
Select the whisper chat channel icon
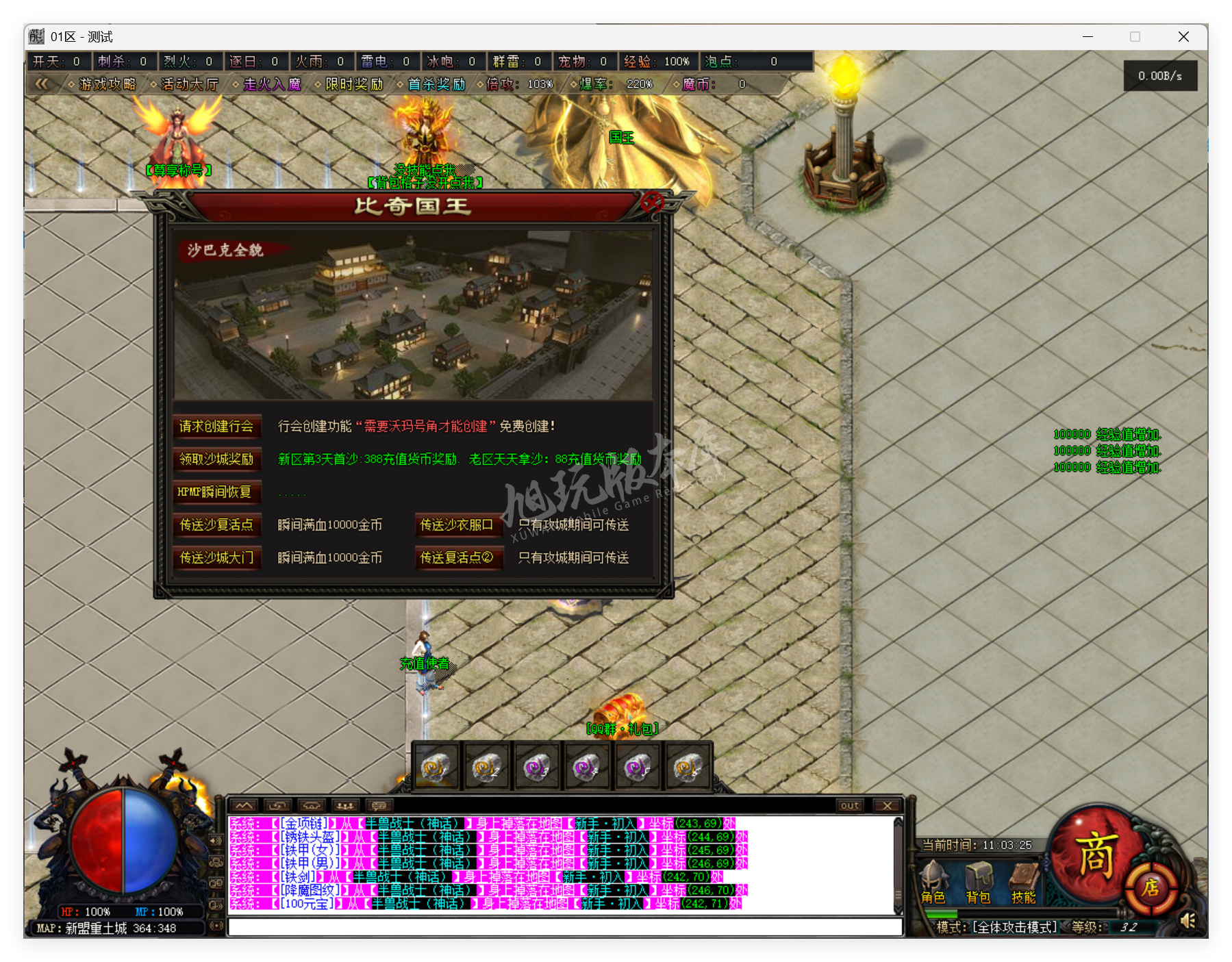(312, 805)
